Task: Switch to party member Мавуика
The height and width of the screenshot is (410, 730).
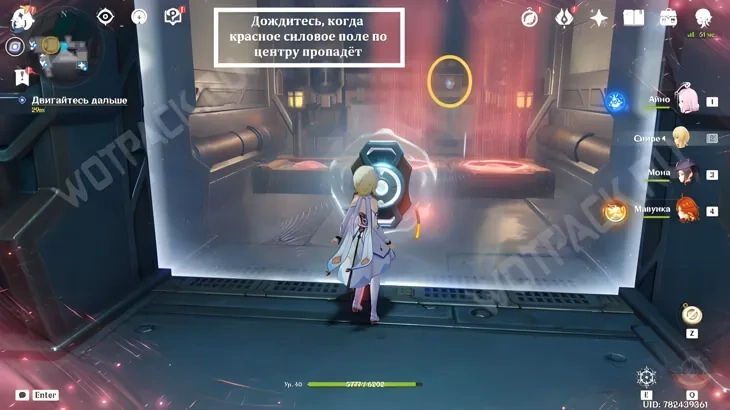Action: [686, 210]
